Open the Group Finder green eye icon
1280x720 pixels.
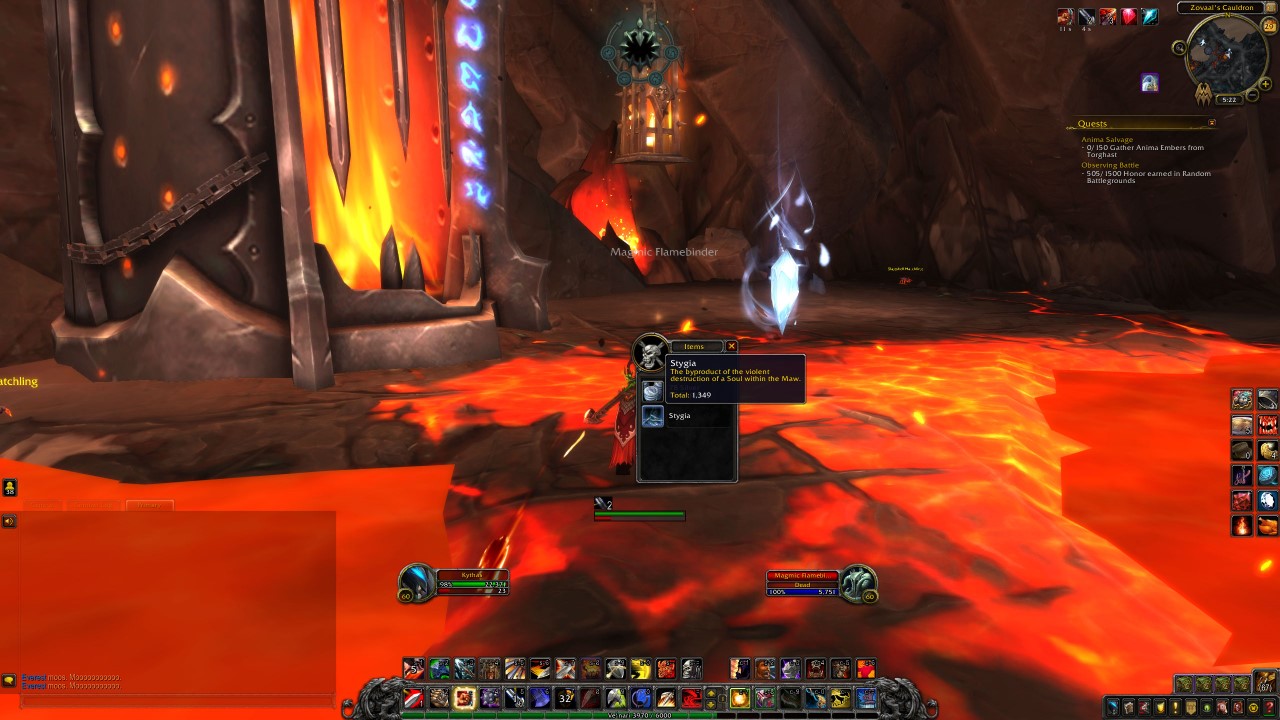pos(1205,707)
